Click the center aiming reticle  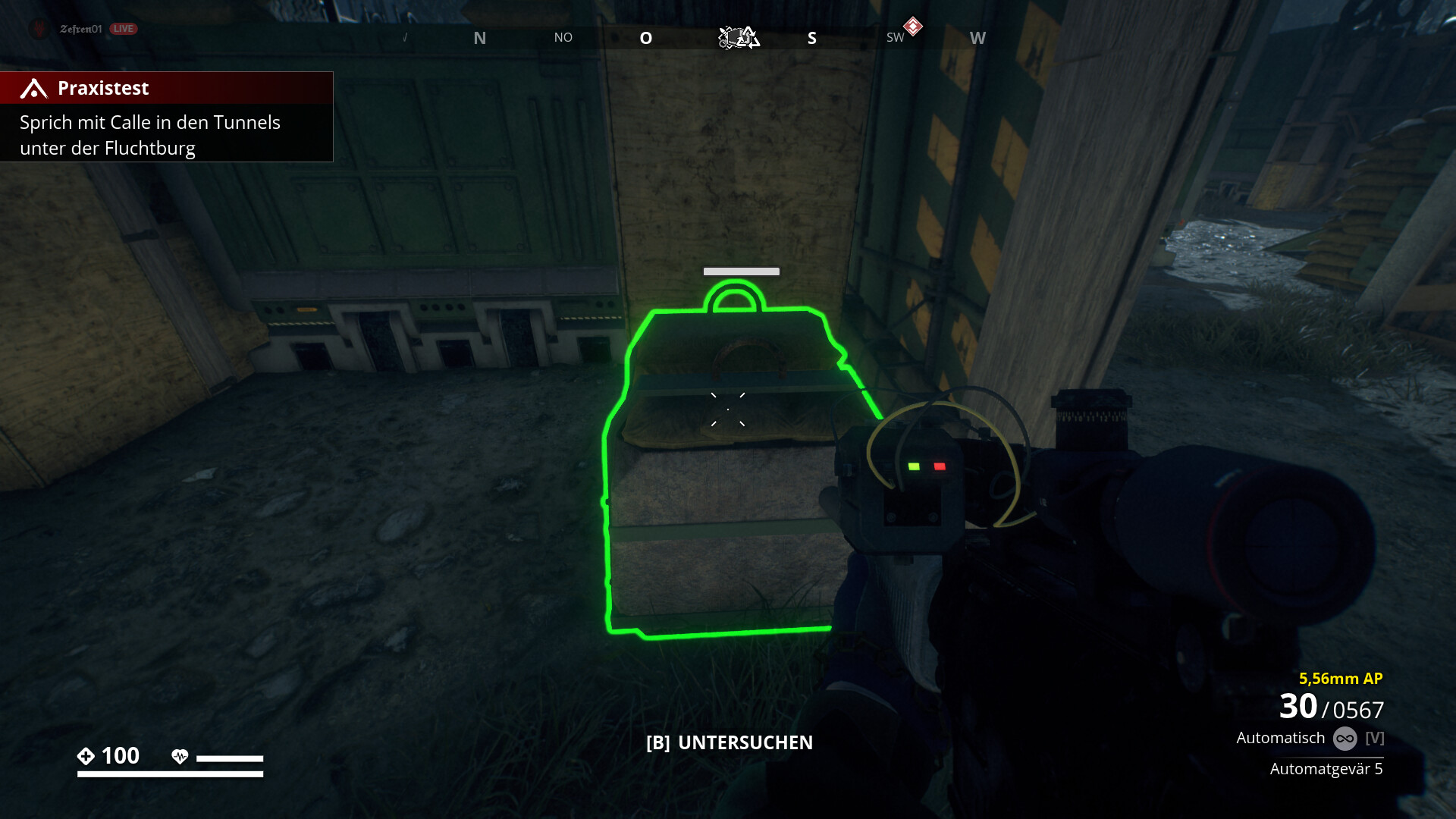[727, 408]
